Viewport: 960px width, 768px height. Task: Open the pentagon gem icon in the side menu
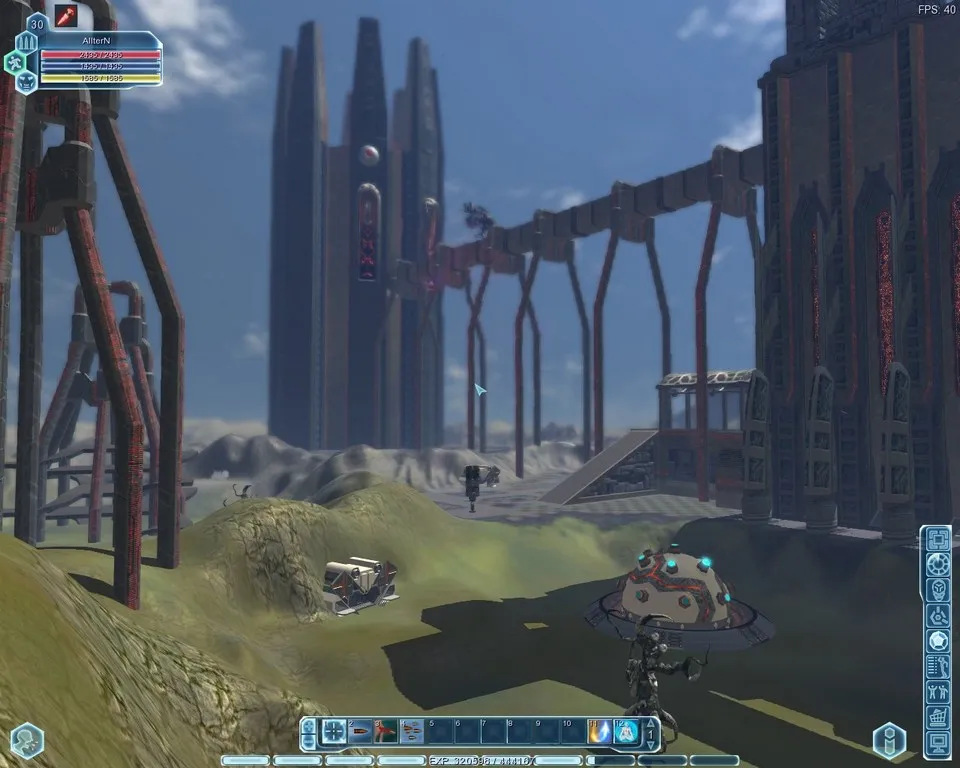pos(937,640)
